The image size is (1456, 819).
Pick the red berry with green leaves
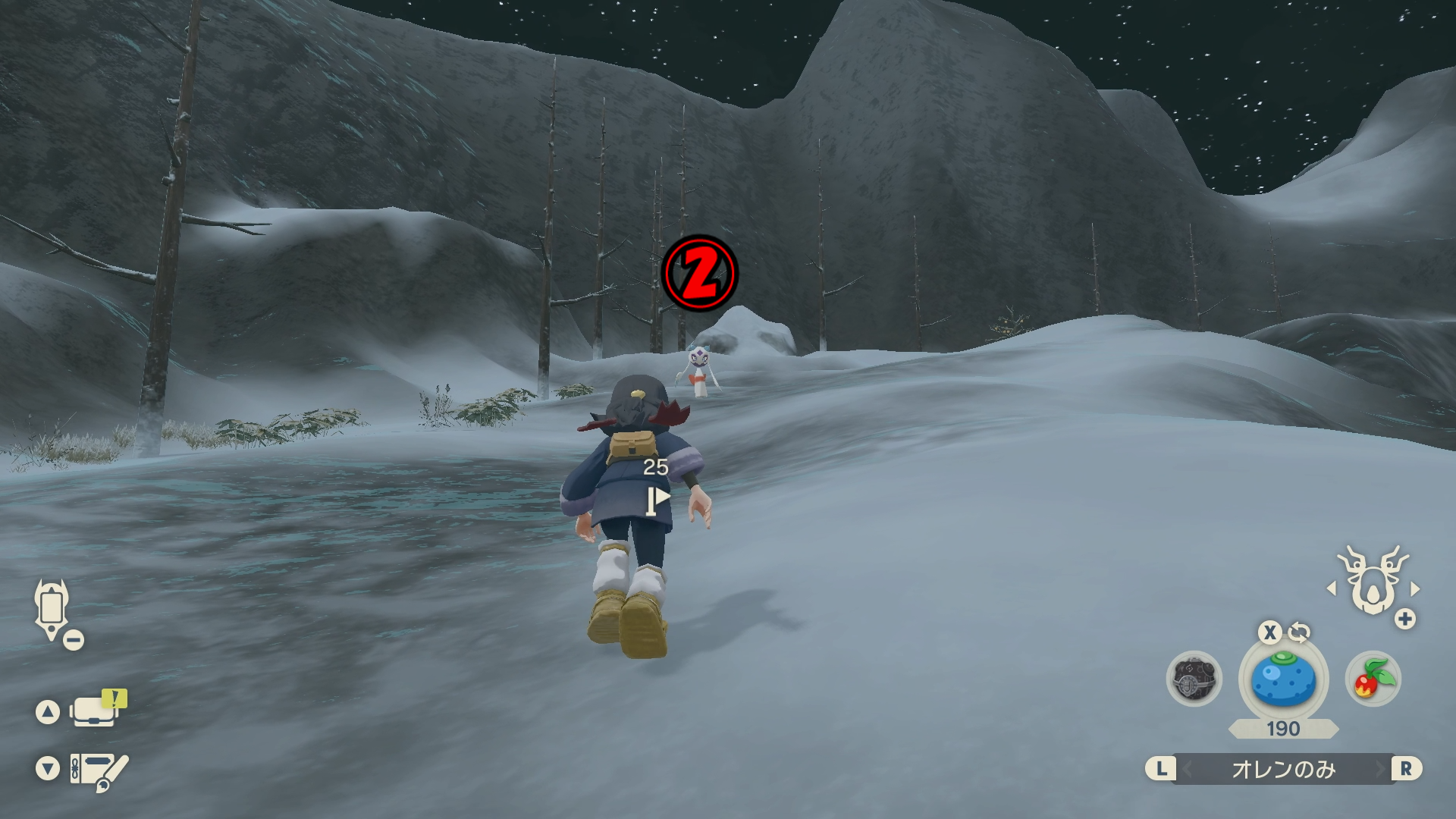(1373, 679)
